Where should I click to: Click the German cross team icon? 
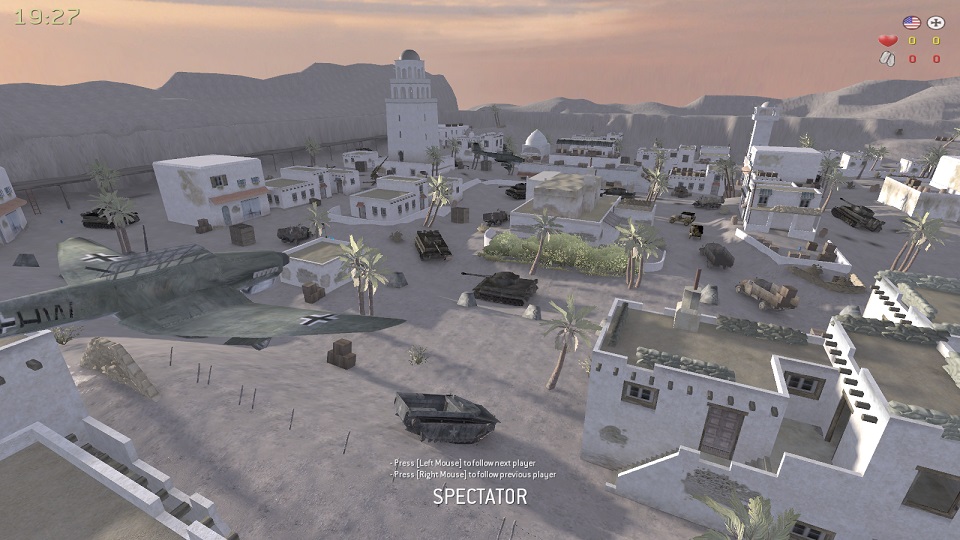[936, 22]
